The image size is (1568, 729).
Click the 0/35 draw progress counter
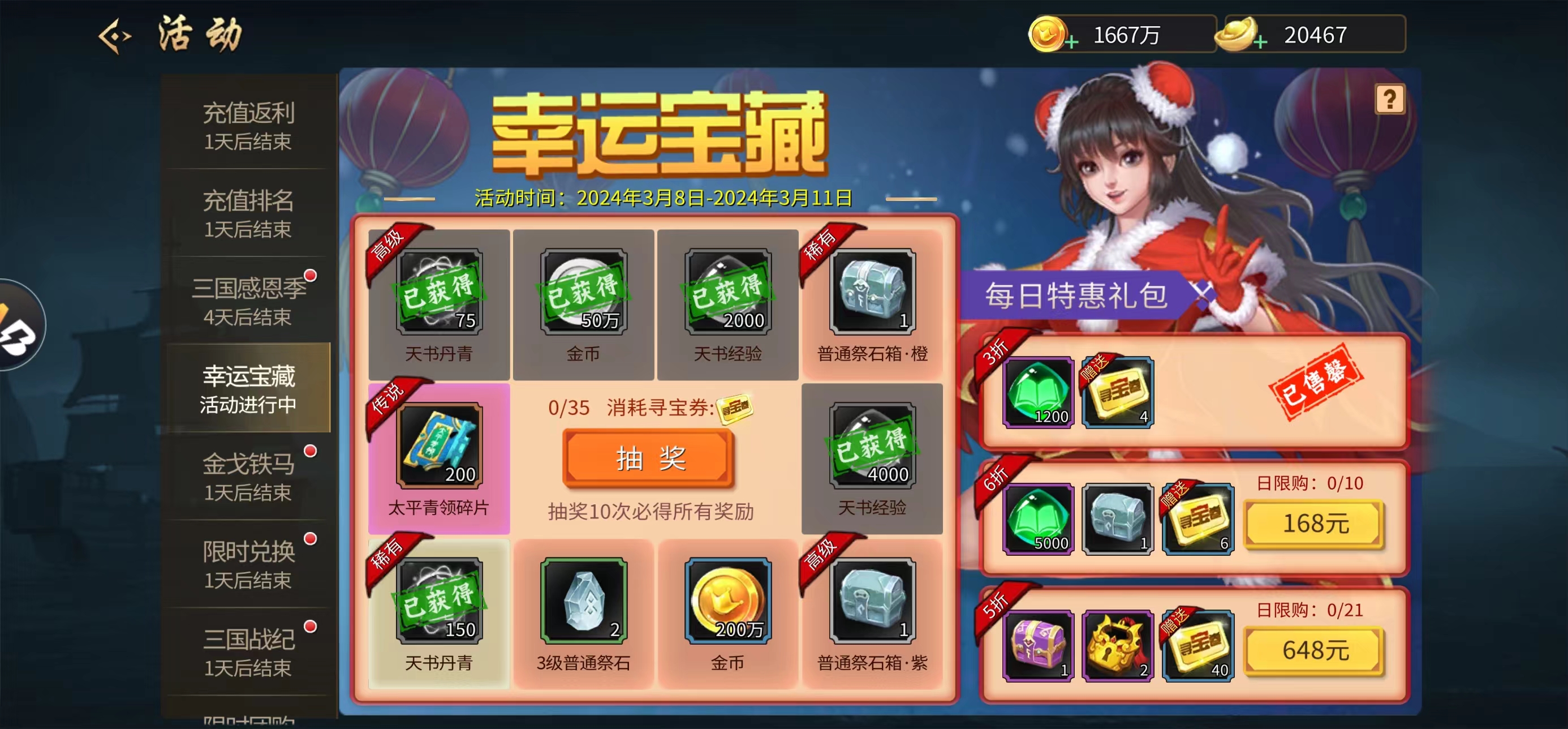[x=569, y=408]
